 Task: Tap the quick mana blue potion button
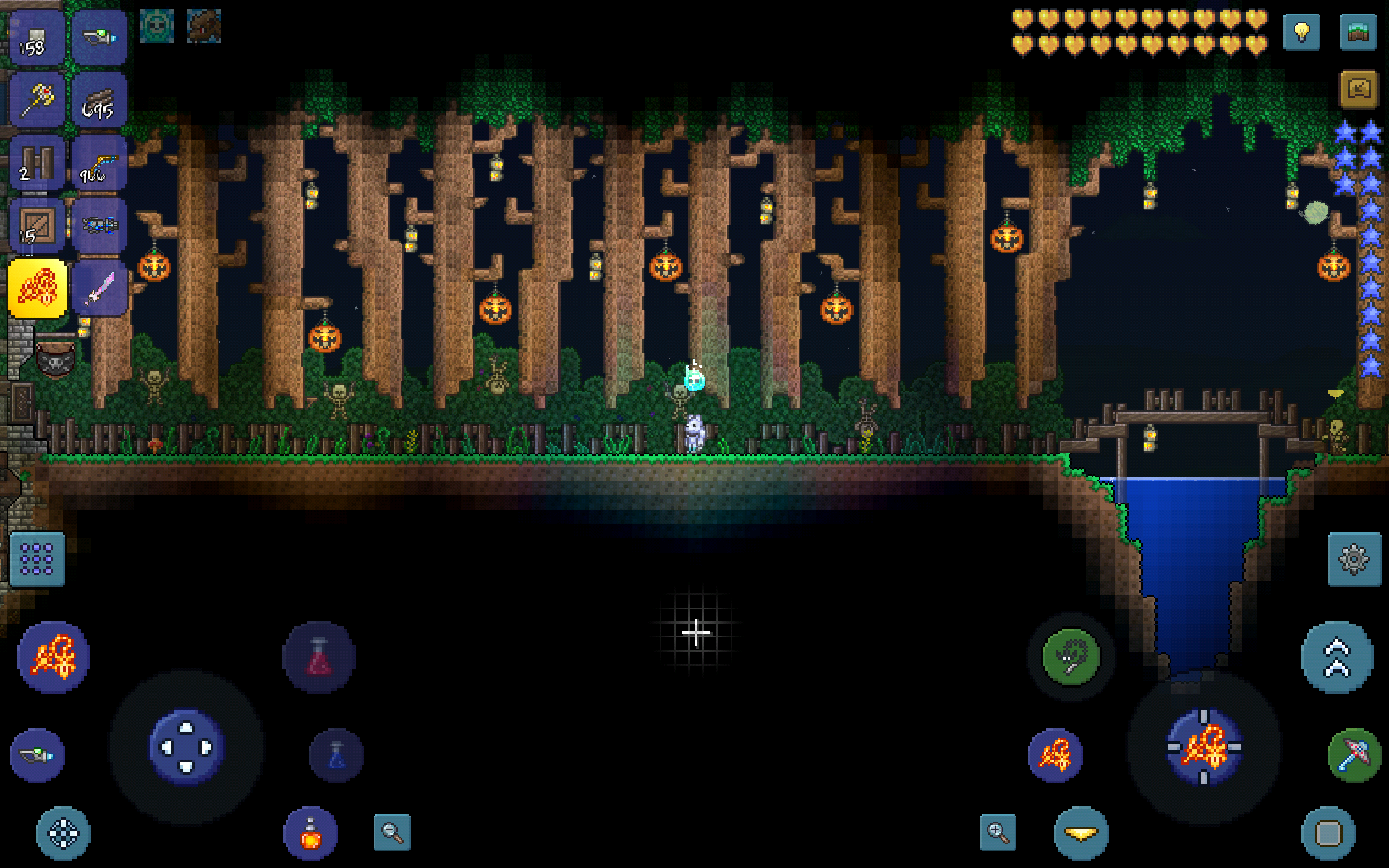click(x=334, y=754)
